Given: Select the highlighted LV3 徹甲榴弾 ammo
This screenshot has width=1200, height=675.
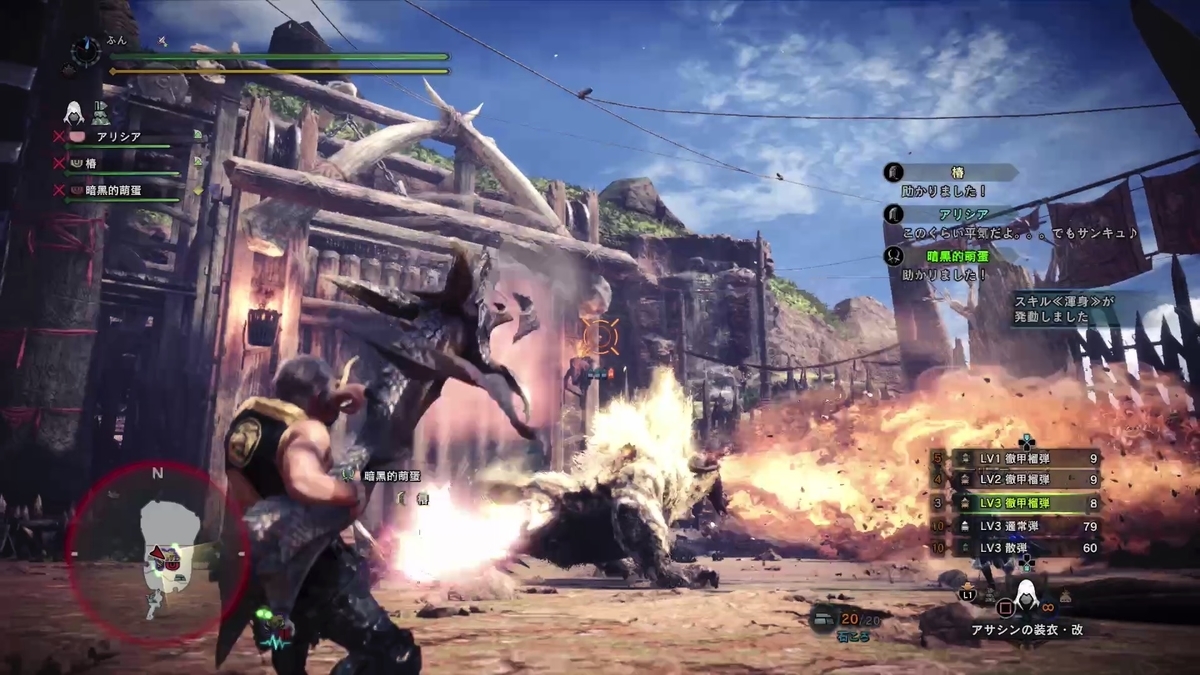Looking at the screenshot, I should point(1025,503).
